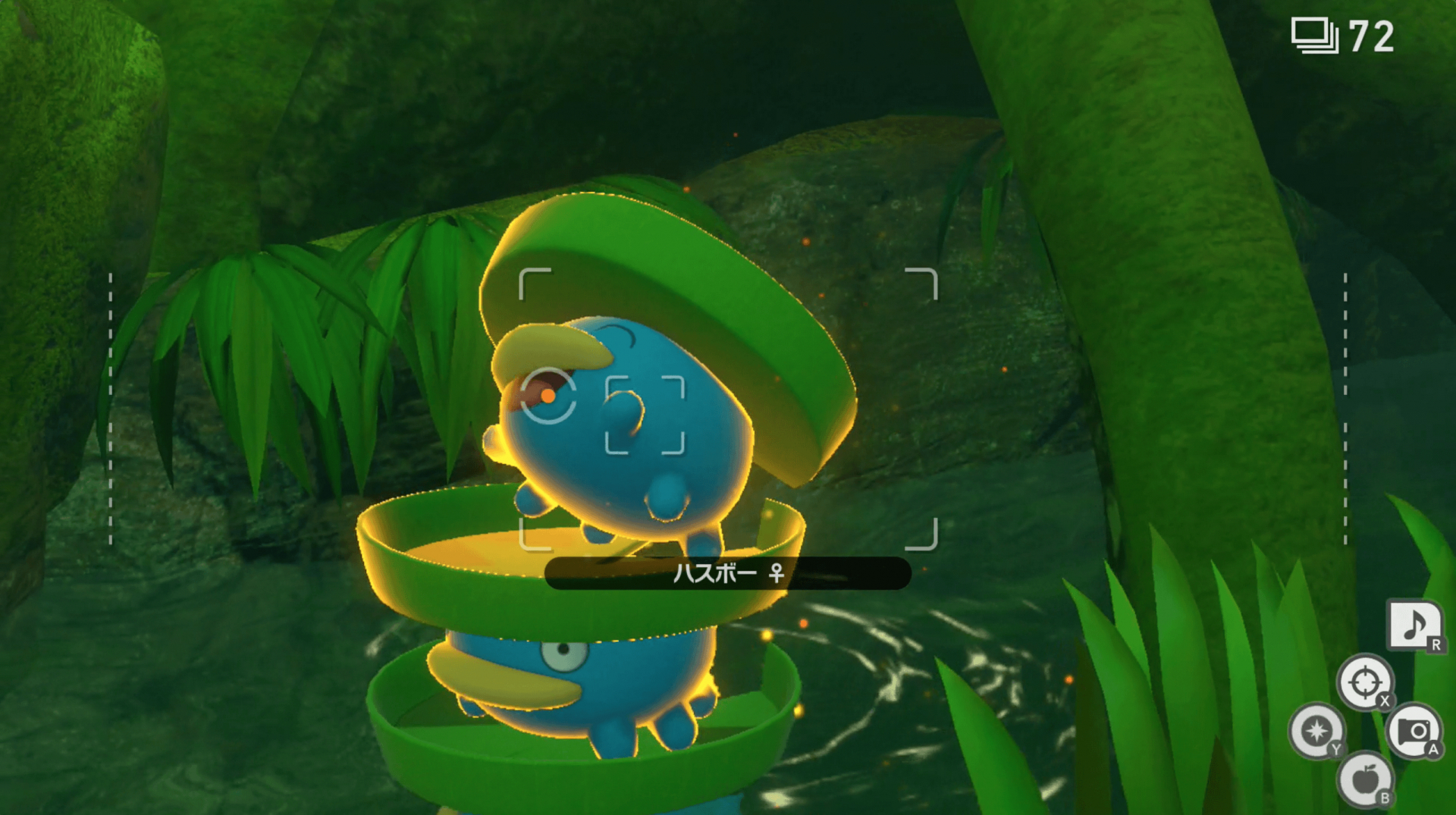The image size is (1456, 815).
Task: Toss a fluffruit using the apple icon
Action: pos(1364,779)
